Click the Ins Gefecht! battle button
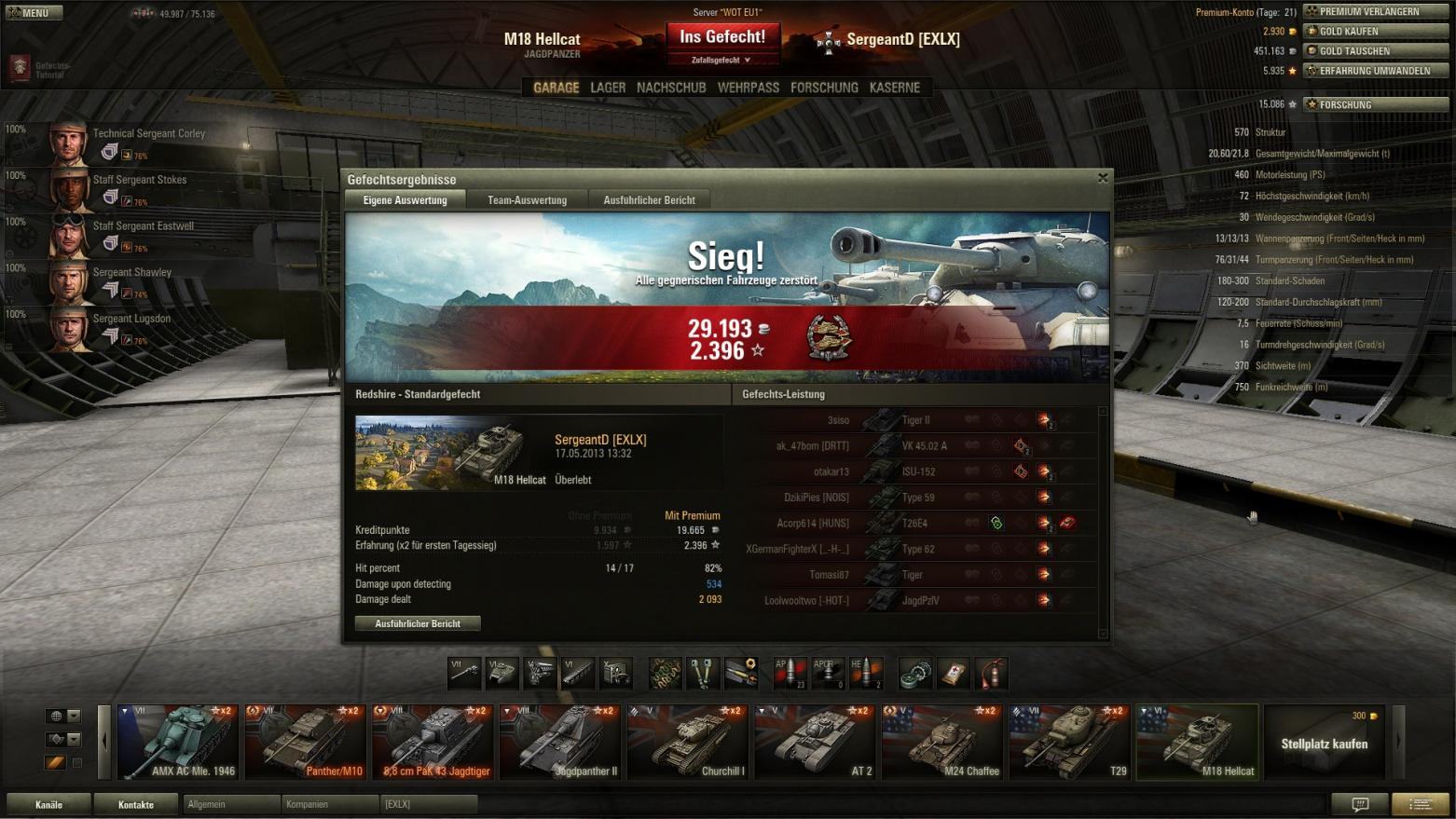 (721, 37)
